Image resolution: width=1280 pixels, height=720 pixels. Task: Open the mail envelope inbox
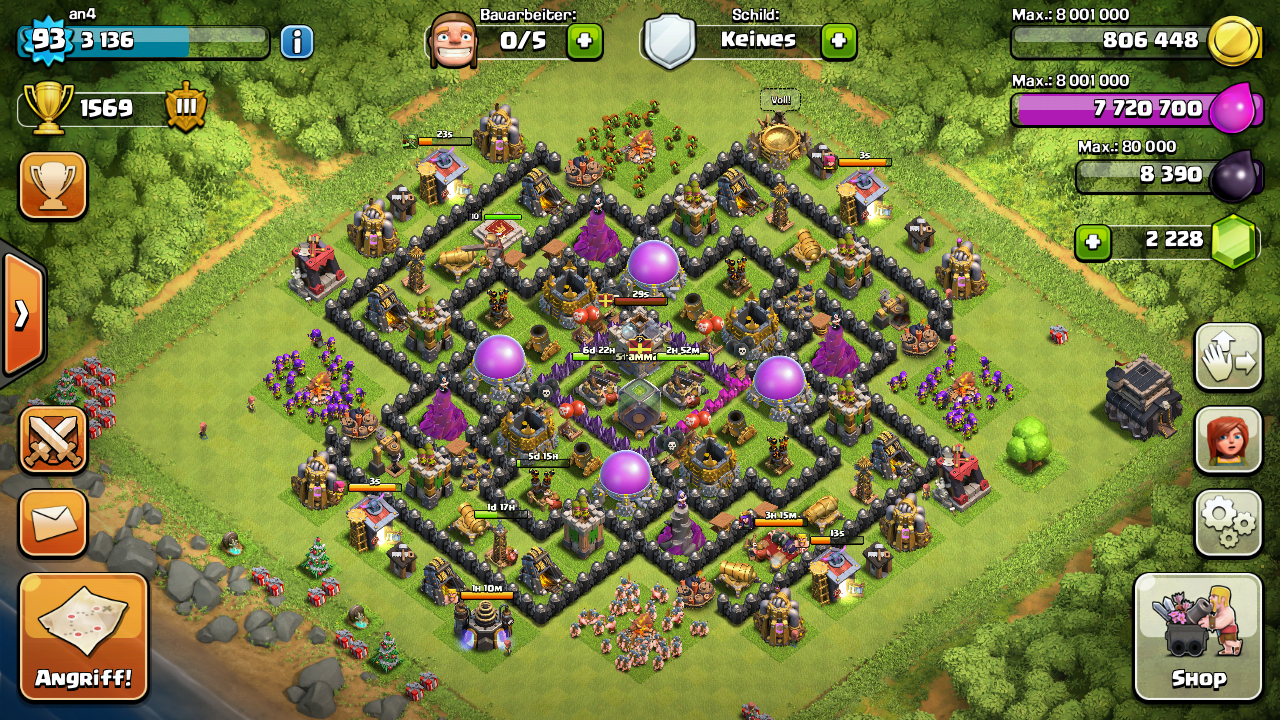tap(53, 522)
